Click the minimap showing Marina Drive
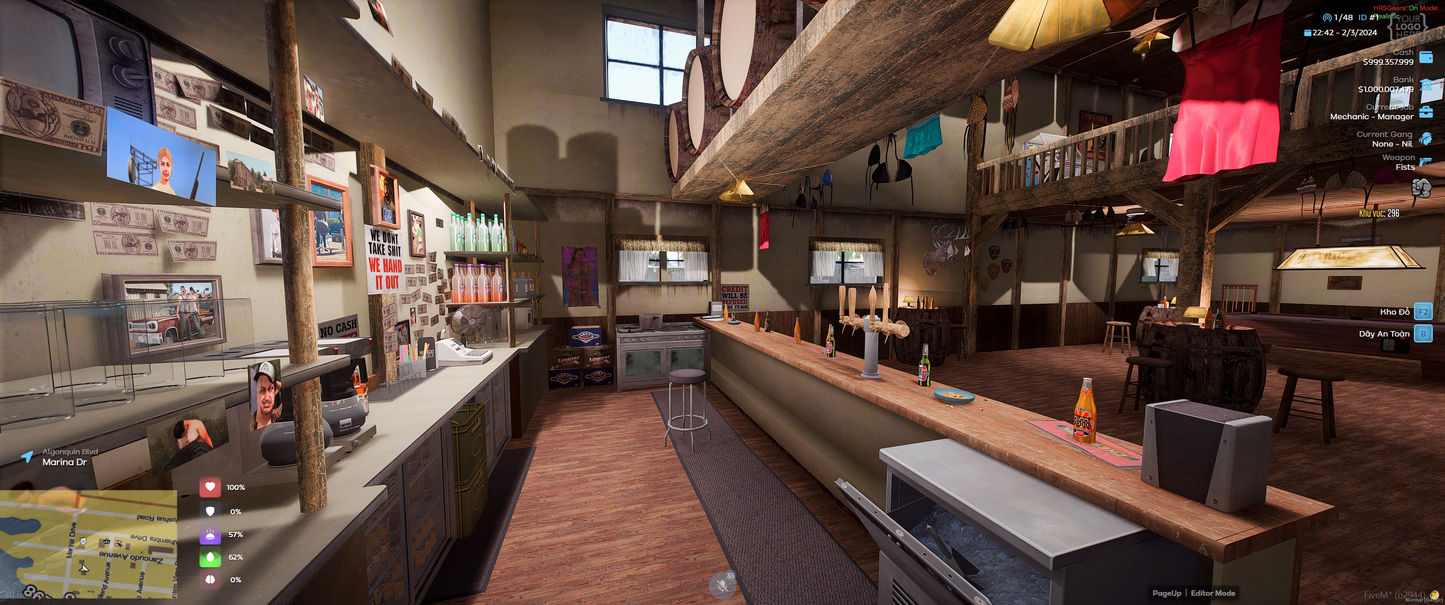1445x605 pixels. click(x=88, y=543)
